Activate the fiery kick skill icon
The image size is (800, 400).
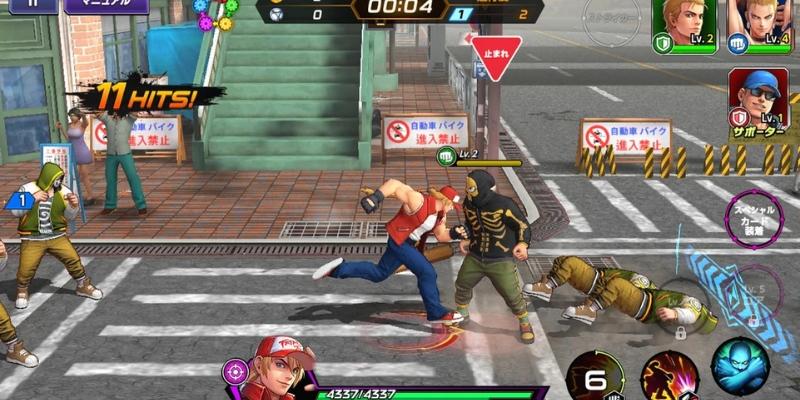[668, 376]
